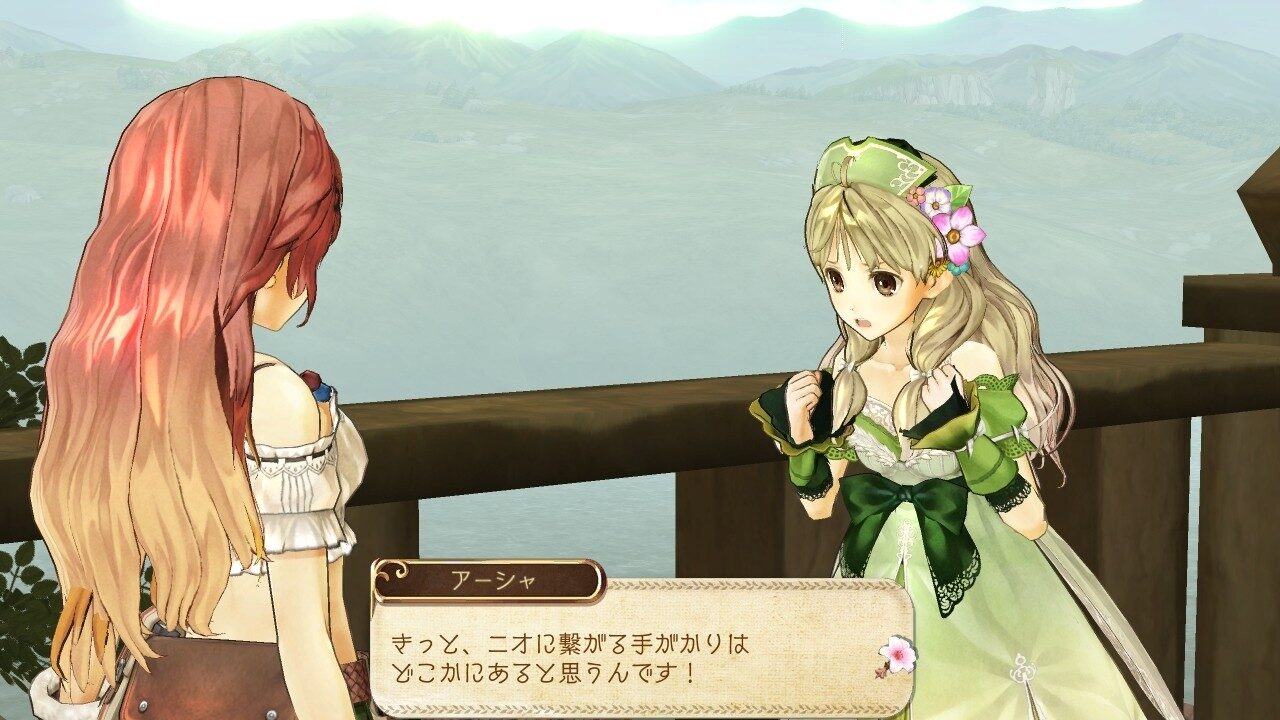Click the tiny yellow flower near Ayesha's ear

[937, 270]
